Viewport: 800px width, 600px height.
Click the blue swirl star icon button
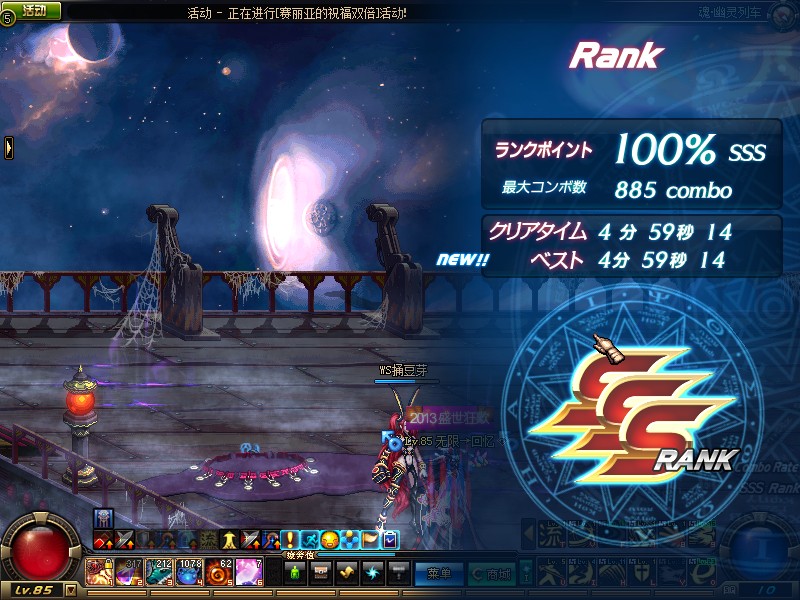(373, 573)
